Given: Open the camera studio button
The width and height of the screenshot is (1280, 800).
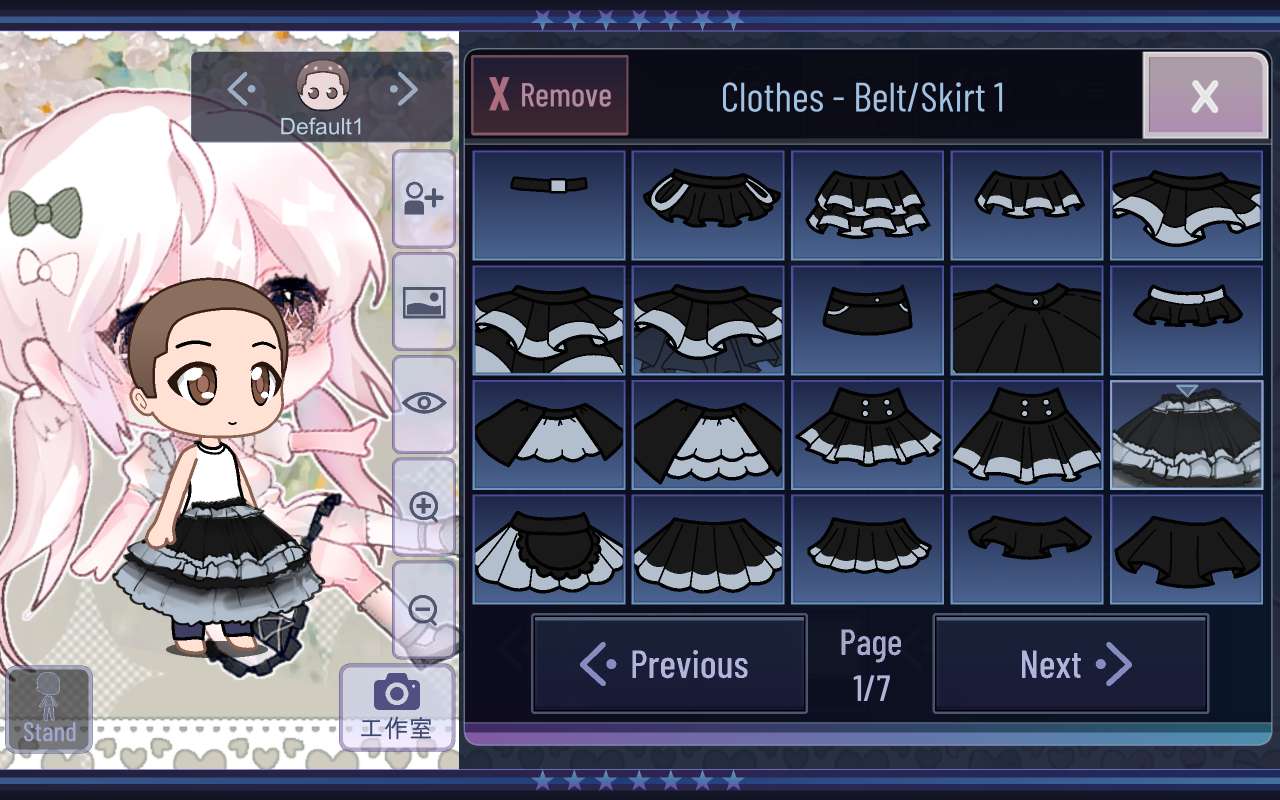Looking at the screenshot, I should click(x=396, y=706).
